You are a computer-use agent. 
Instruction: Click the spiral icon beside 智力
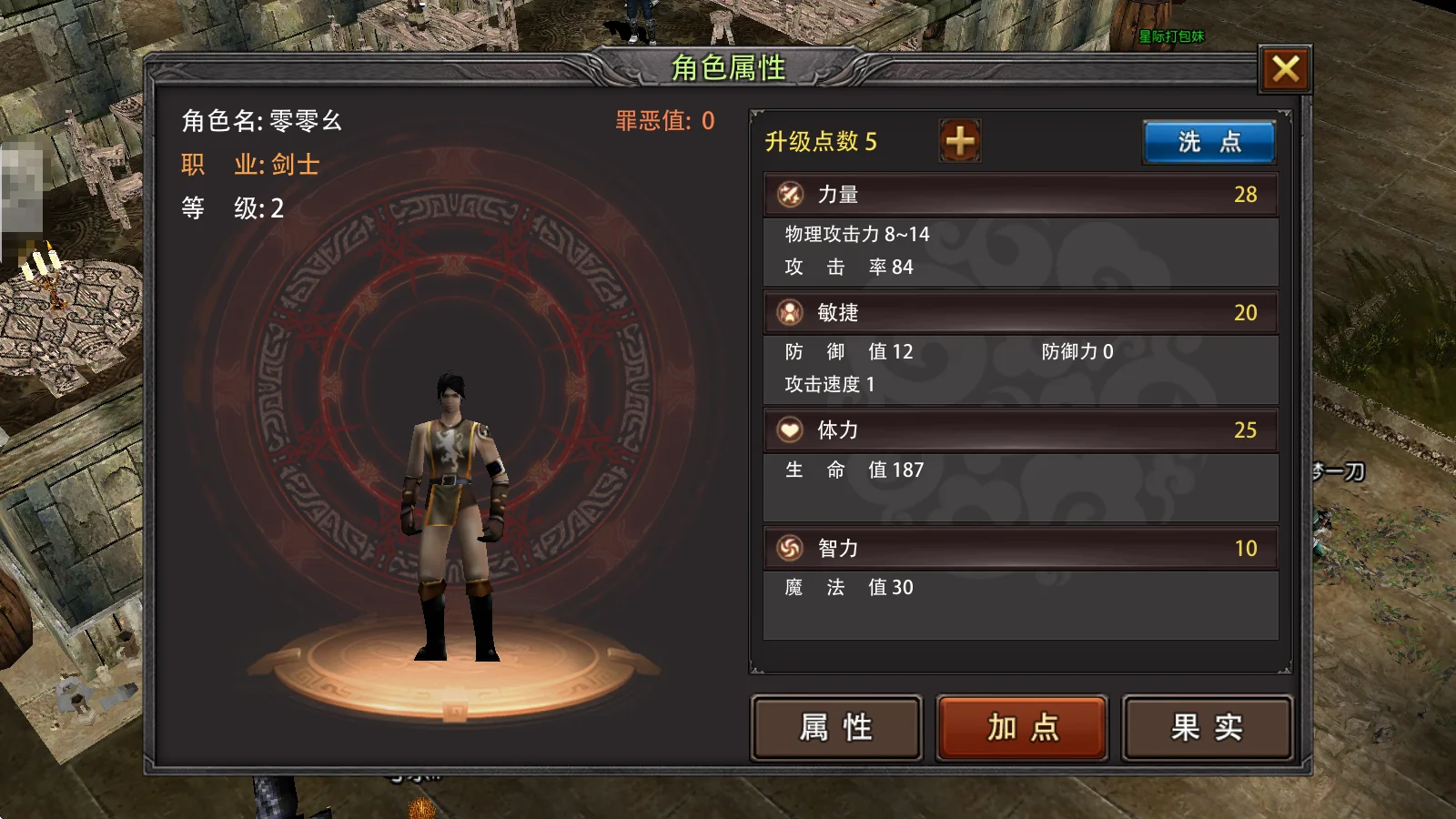pos(788,548)
